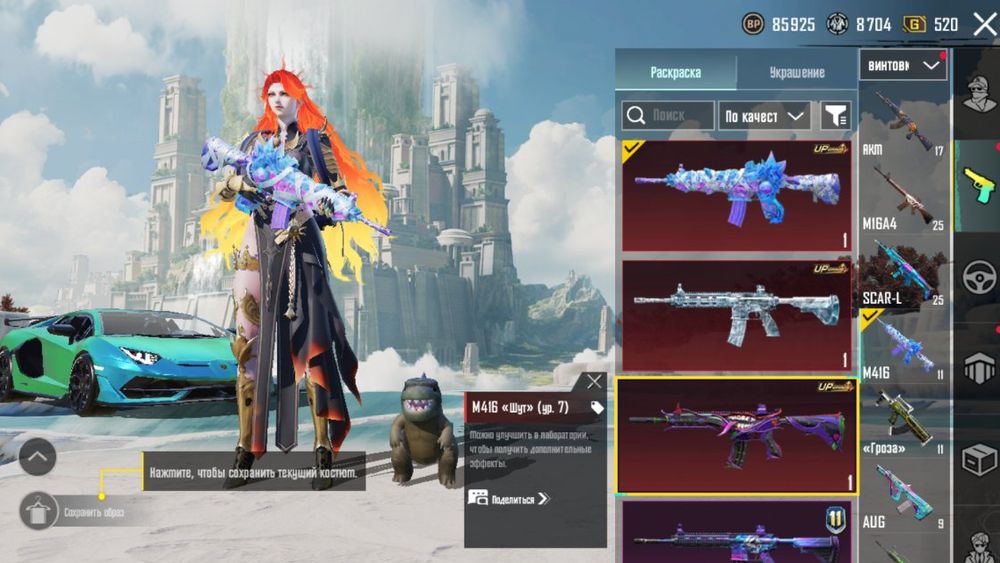
Task: Select the blue crystal M416 skin
Action: pos(736,195)
